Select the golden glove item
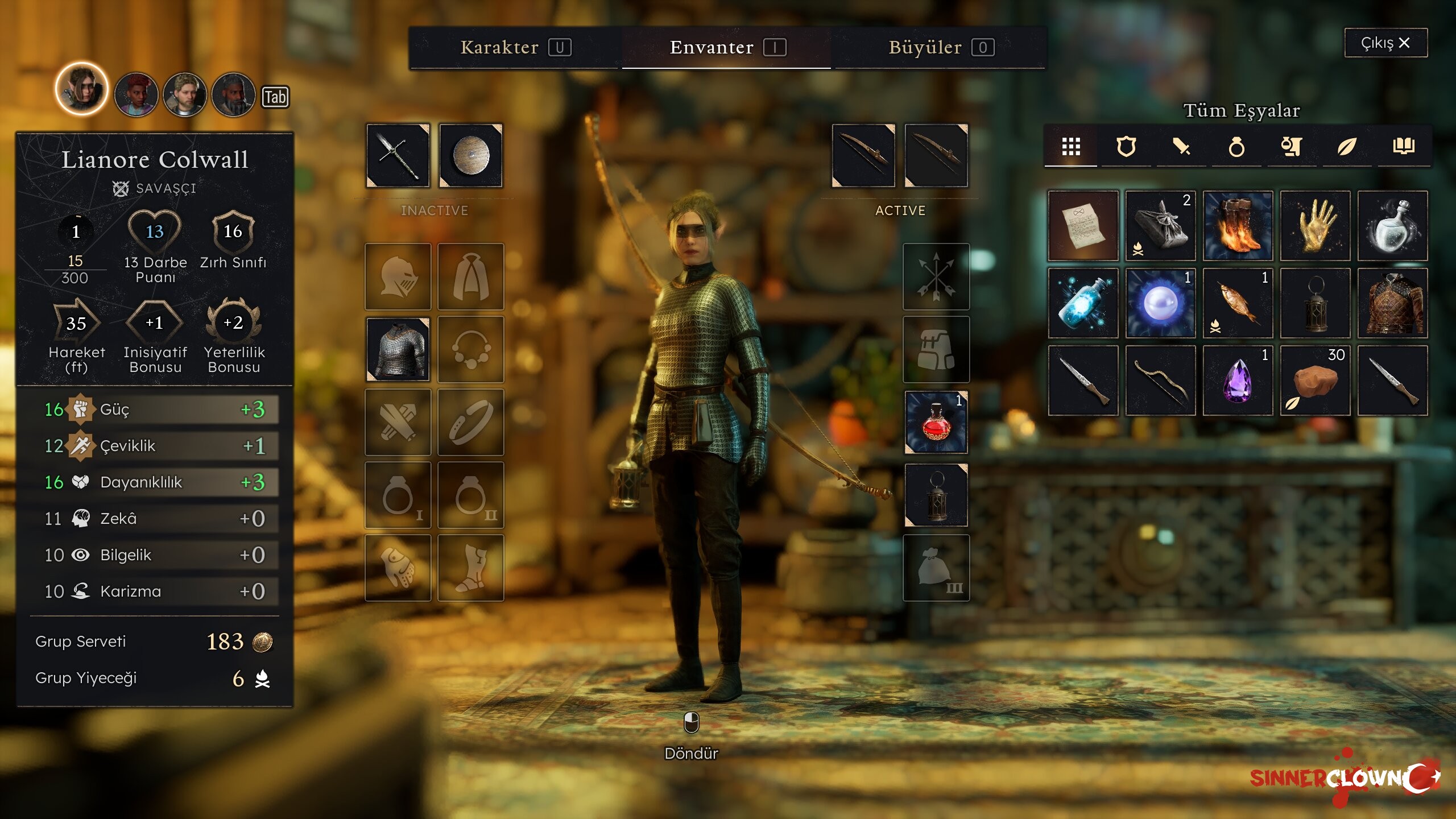 1315,226
